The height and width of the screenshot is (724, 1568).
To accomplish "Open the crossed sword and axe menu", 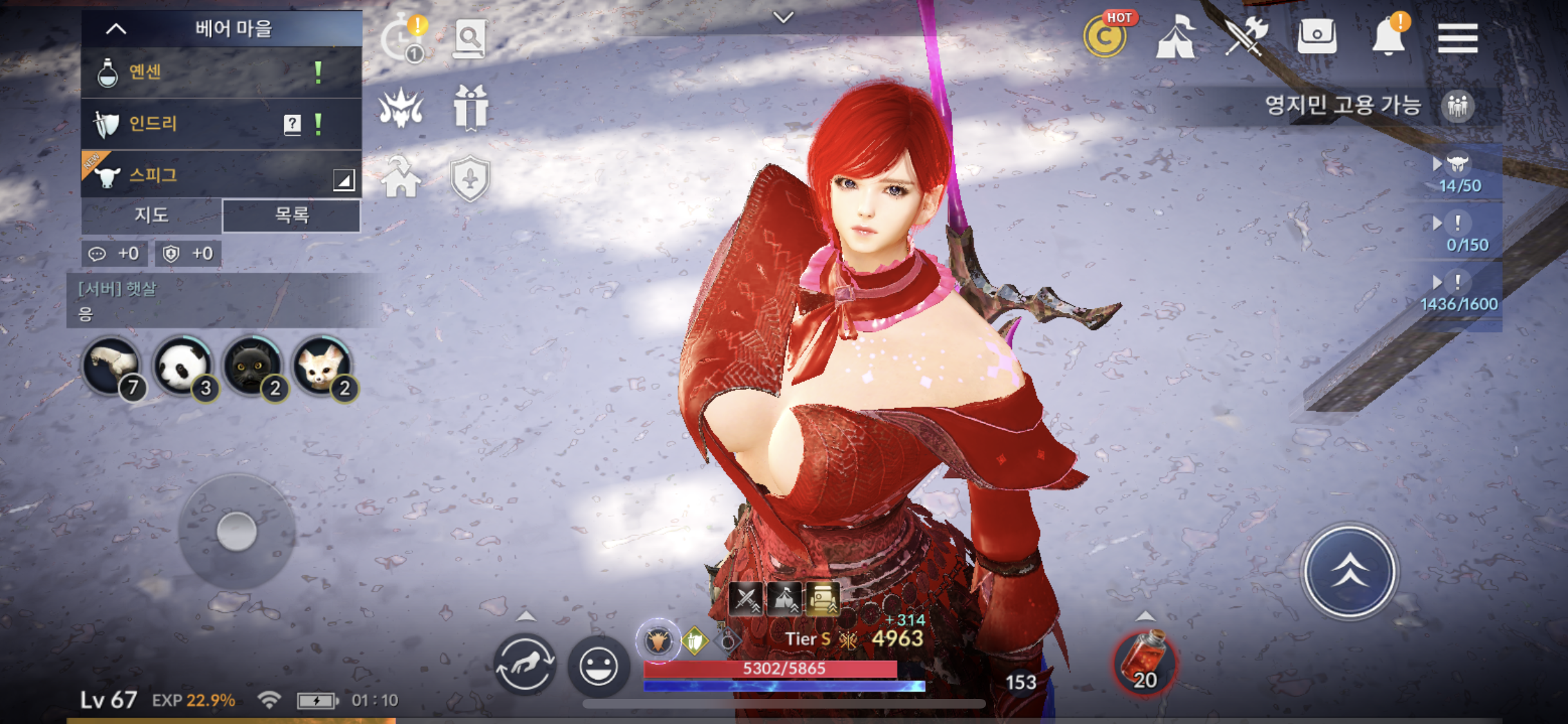I will click(1246, 37).
